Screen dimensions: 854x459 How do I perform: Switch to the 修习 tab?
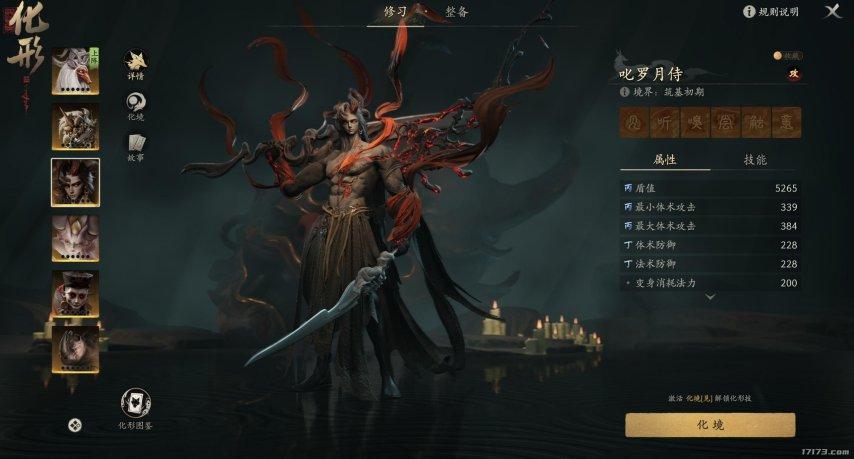click(x=395, y=12)
